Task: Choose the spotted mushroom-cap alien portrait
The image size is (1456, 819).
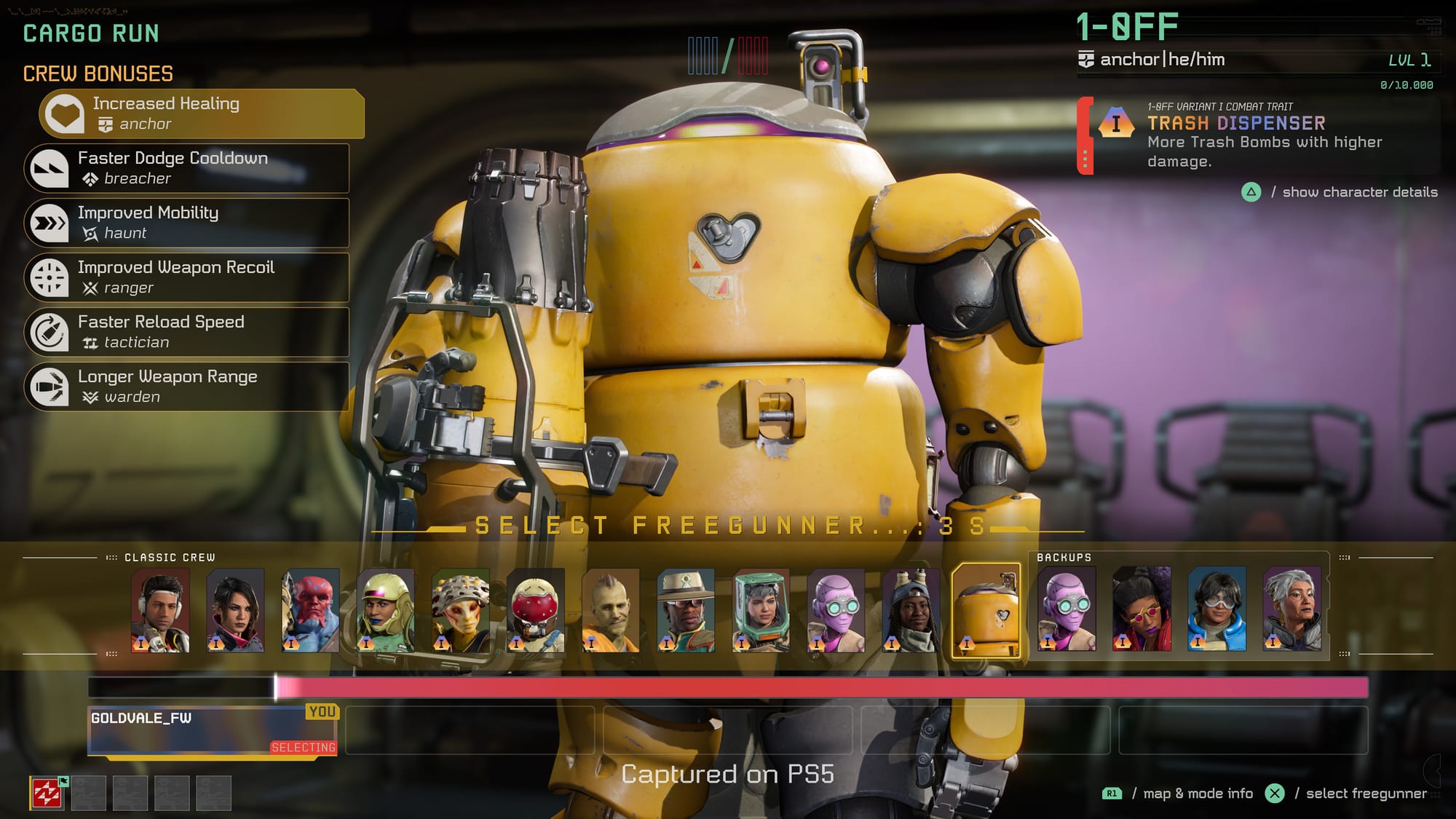Action: (x=461, y=610)
